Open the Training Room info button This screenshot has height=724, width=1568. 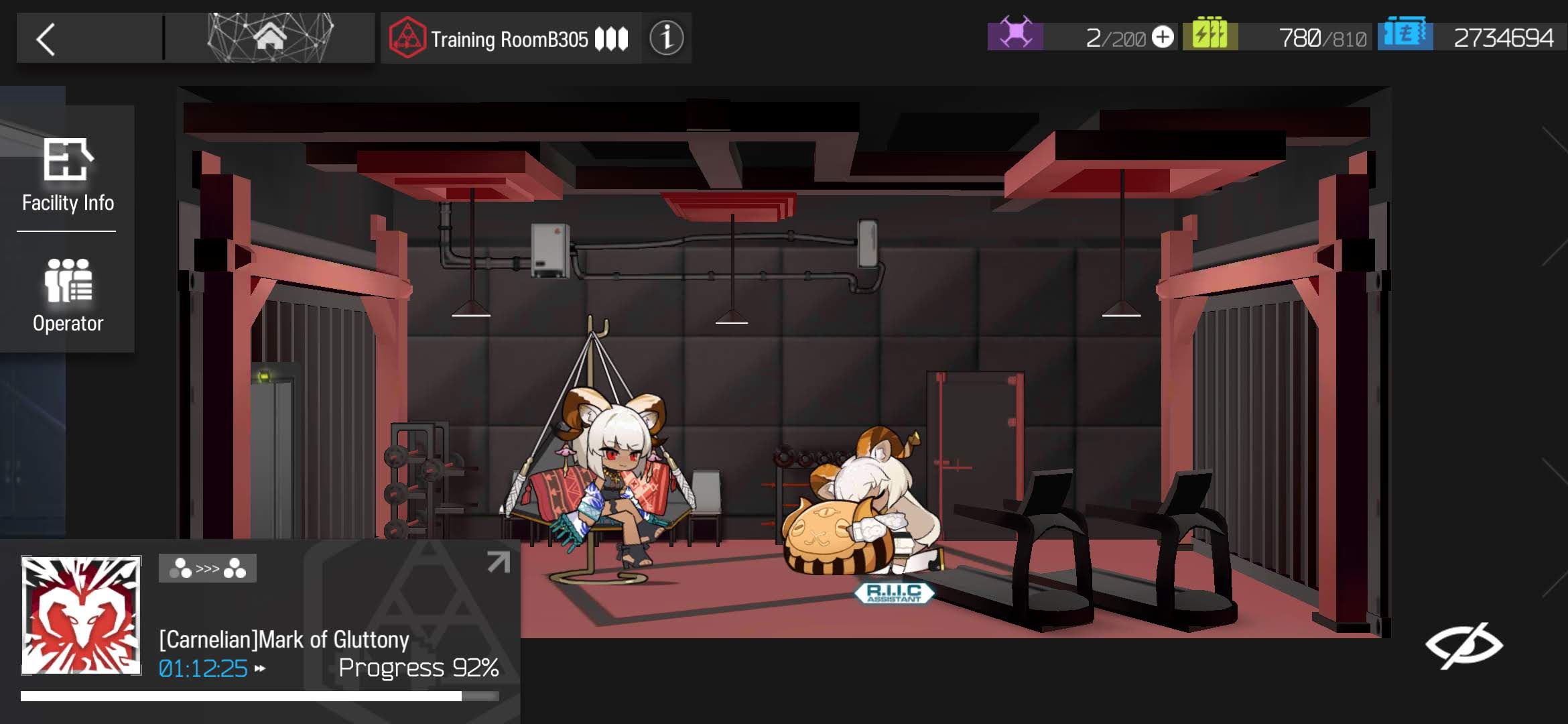tap(666, 38)
